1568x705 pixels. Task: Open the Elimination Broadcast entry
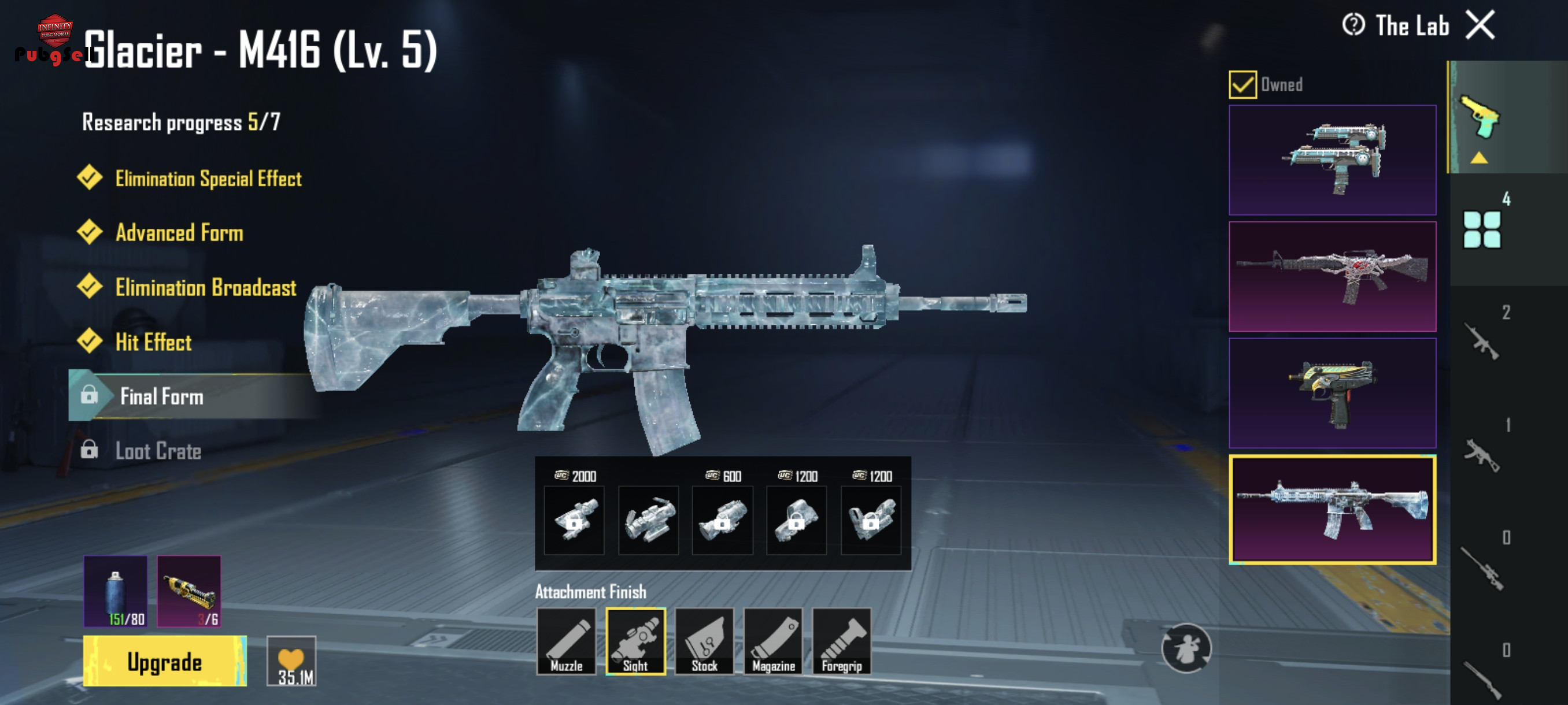click(206, 287)
